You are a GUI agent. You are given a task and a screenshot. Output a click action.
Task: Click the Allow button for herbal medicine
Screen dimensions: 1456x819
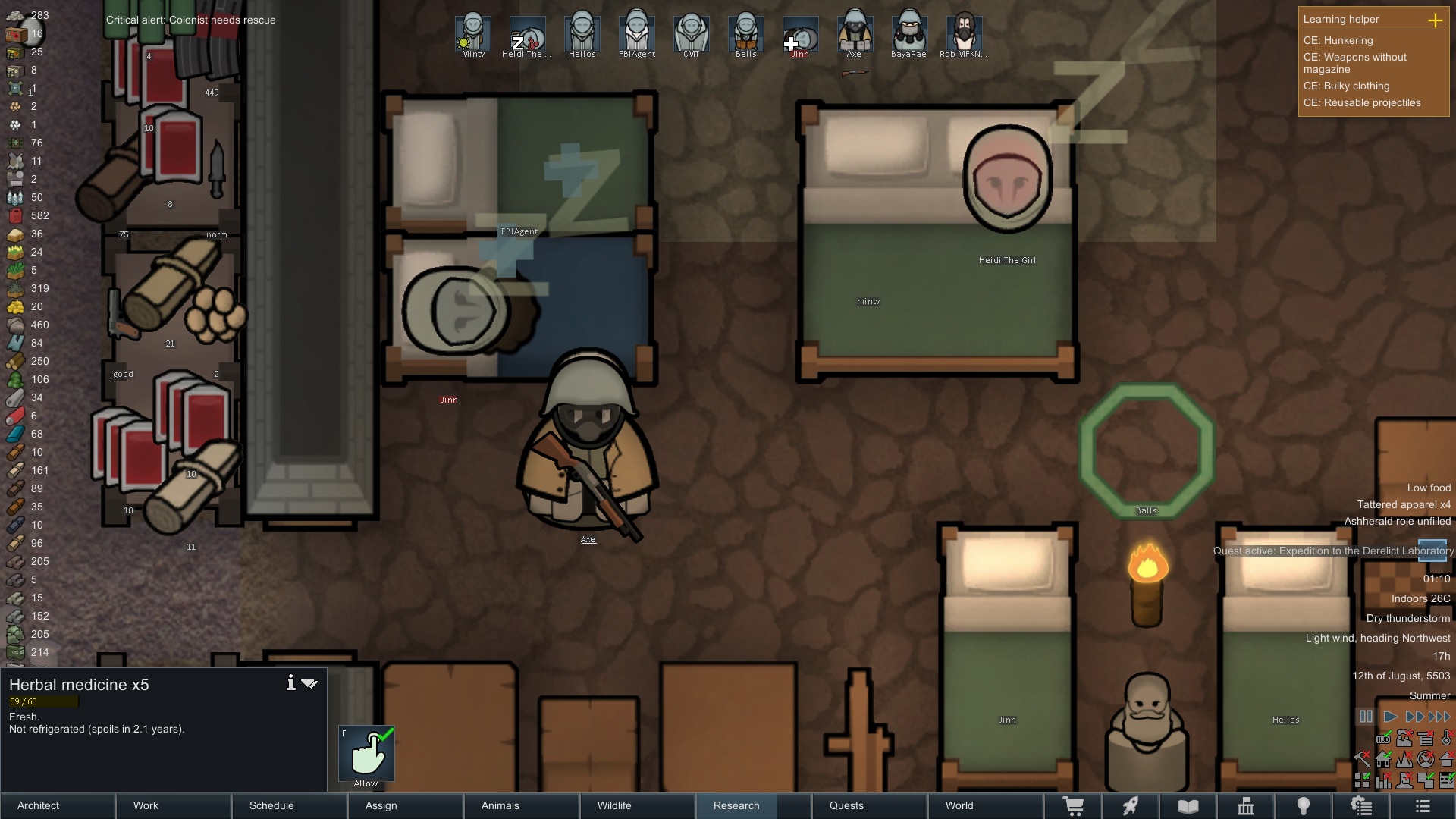coord(366,755)
